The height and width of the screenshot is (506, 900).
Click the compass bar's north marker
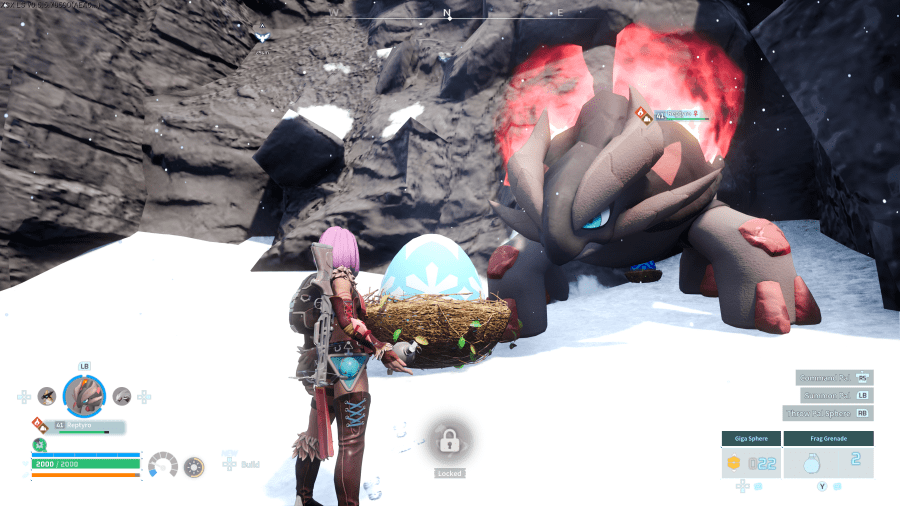click(x=448, y=14)
